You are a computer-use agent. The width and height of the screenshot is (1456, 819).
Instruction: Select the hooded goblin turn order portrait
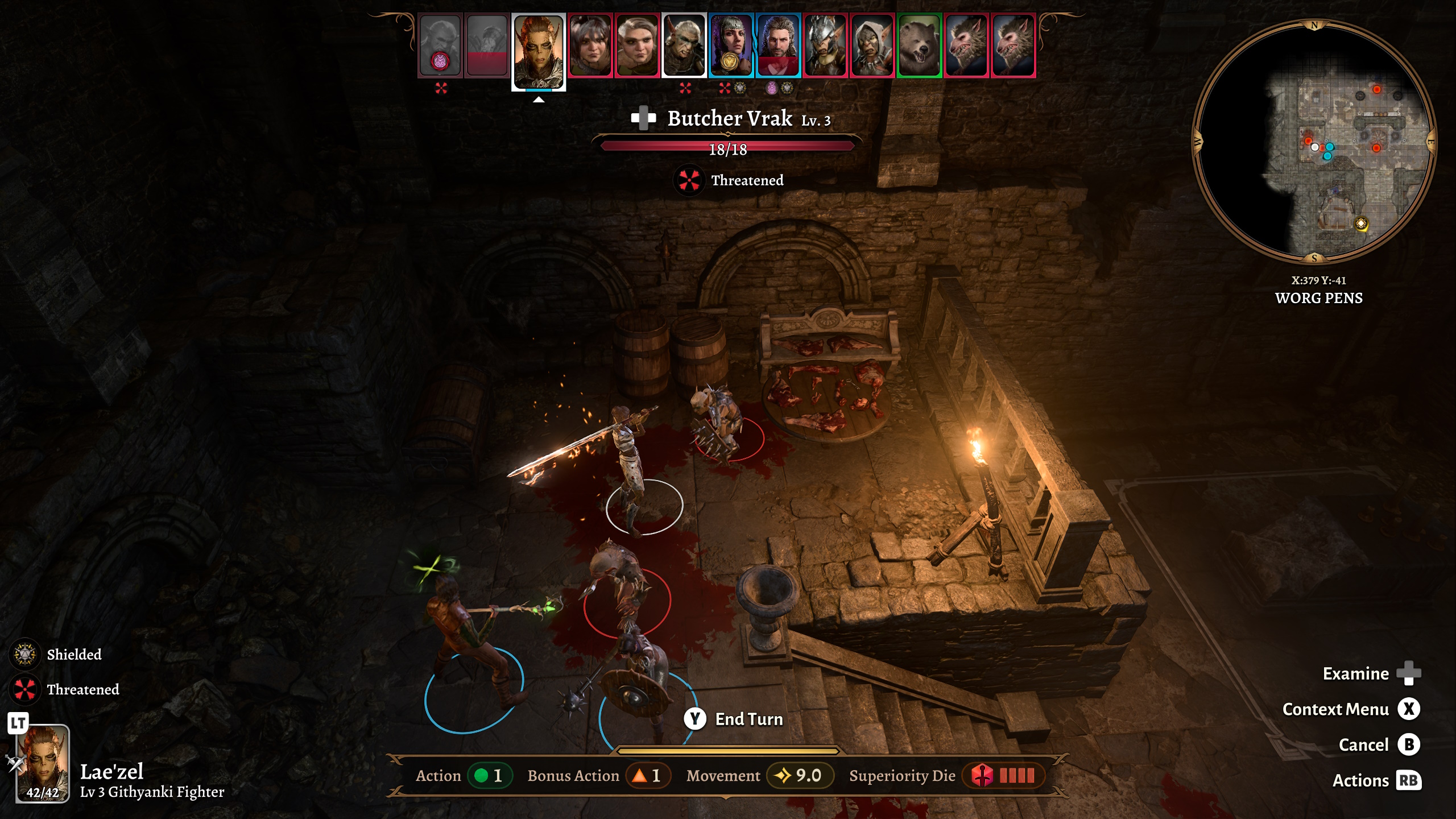[x=872, y=45]
